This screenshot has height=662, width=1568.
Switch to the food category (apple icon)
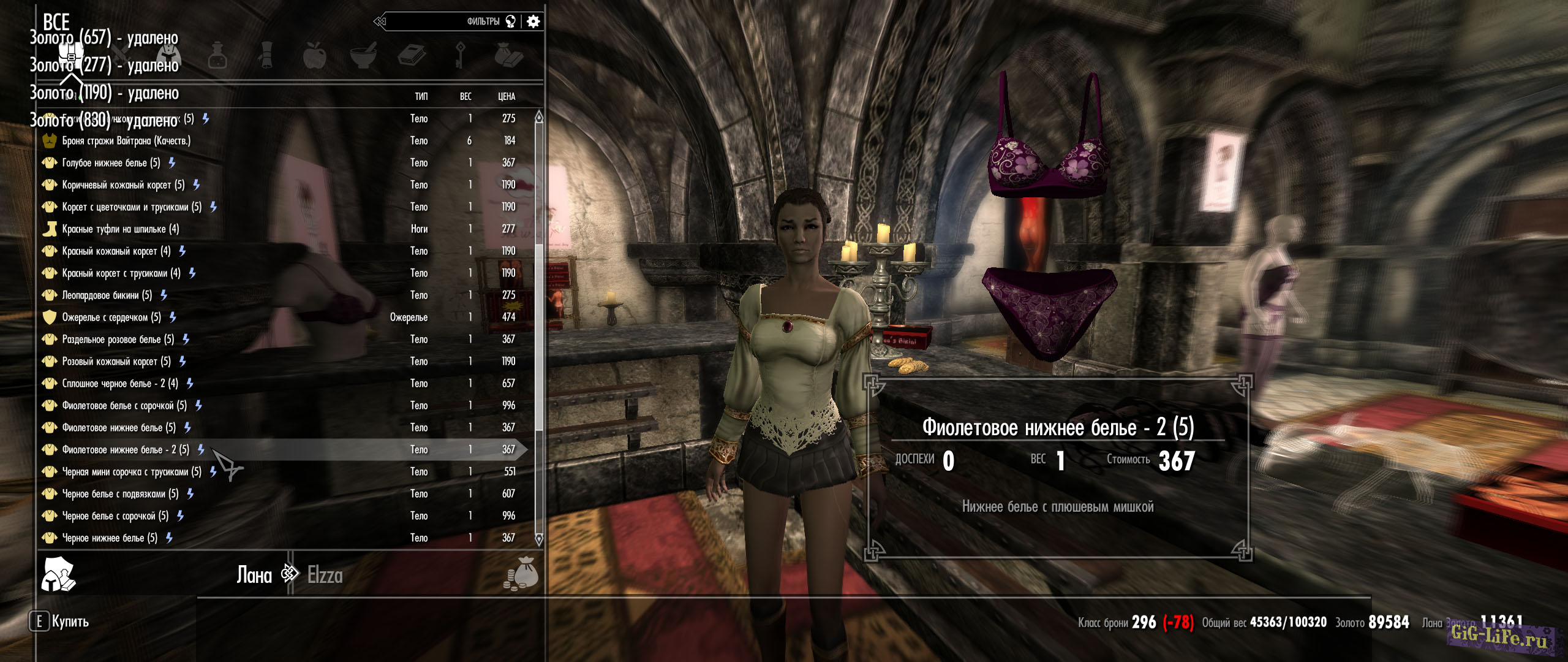click(x=314, y=55)
